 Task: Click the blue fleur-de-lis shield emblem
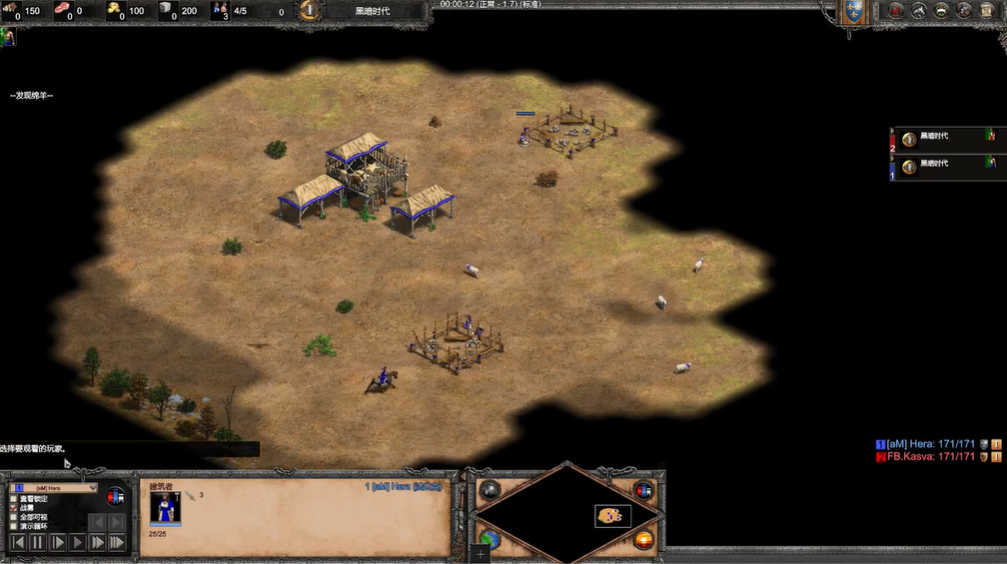pyautogui.click(x=853, y=12)
